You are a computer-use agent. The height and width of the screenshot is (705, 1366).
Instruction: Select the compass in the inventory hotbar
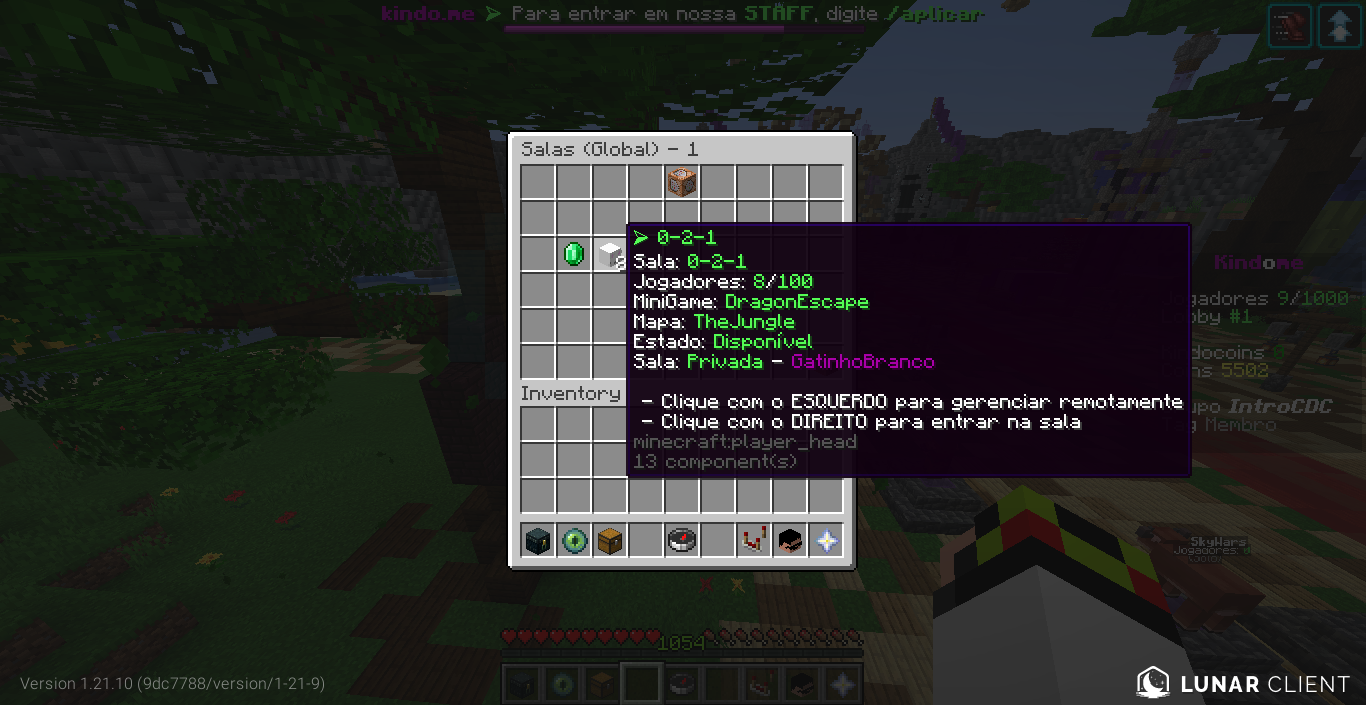click(x=682, y=541)
